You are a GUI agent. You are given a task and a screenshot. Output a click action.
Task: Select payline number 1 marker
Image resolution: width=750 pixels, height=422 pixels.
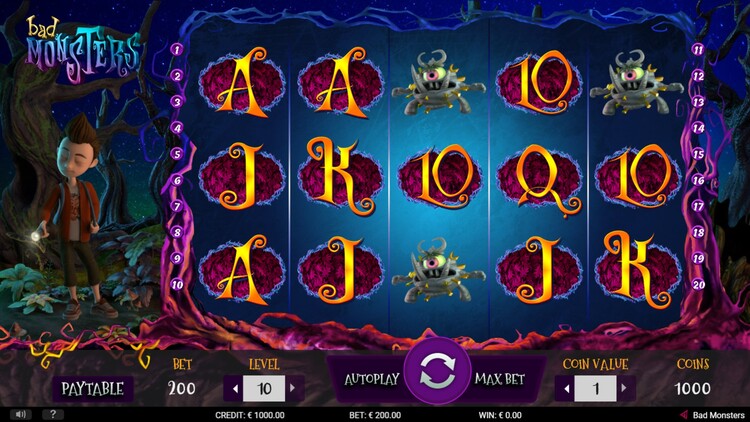(176, 49)
